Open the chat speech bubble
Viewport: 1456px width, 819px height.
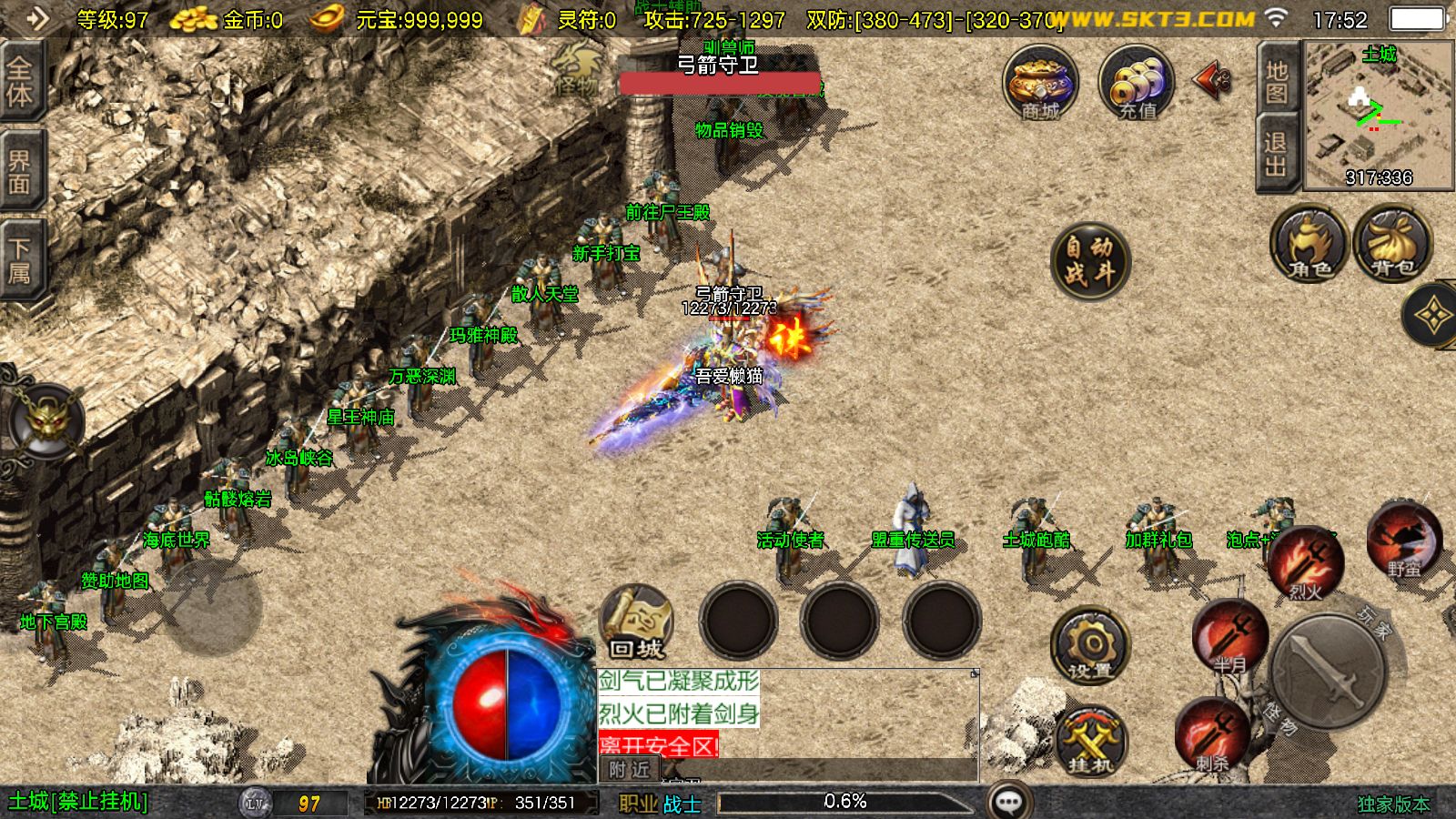1008,802
